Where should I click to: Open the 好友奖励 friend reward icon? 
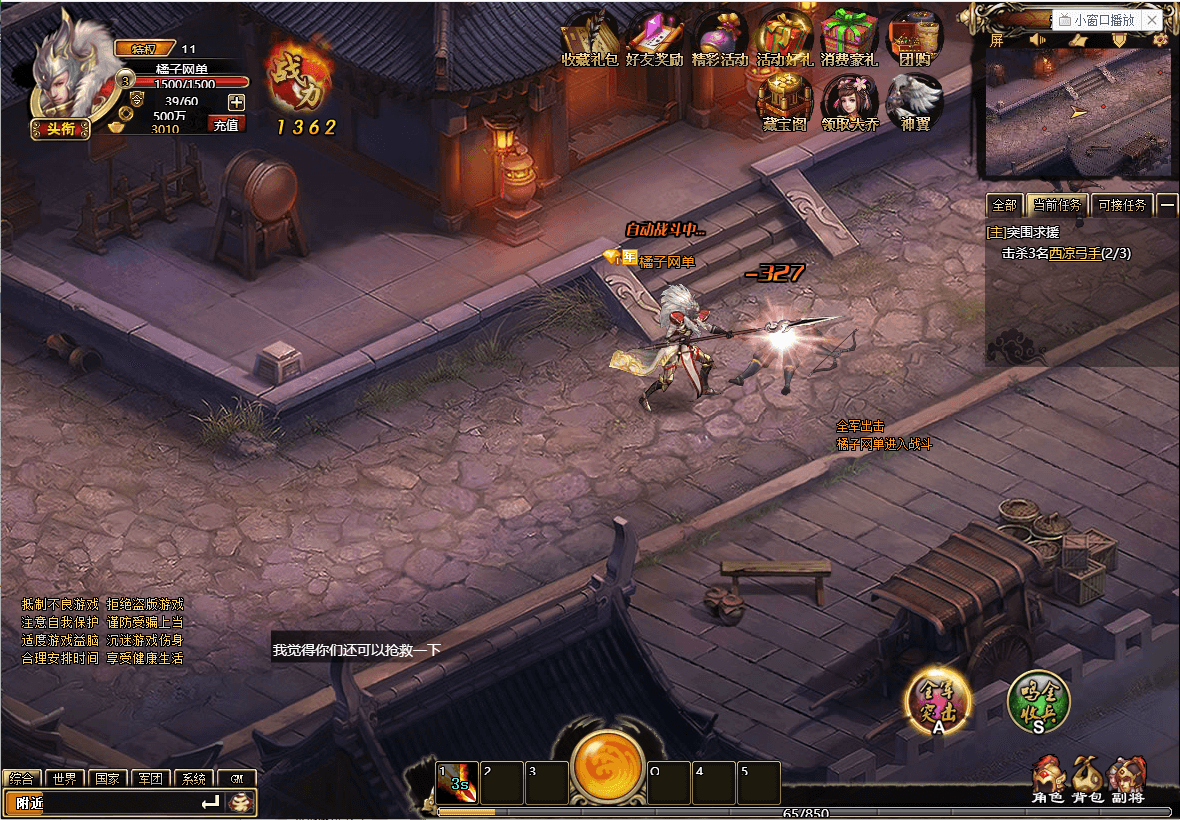(654, 40)
